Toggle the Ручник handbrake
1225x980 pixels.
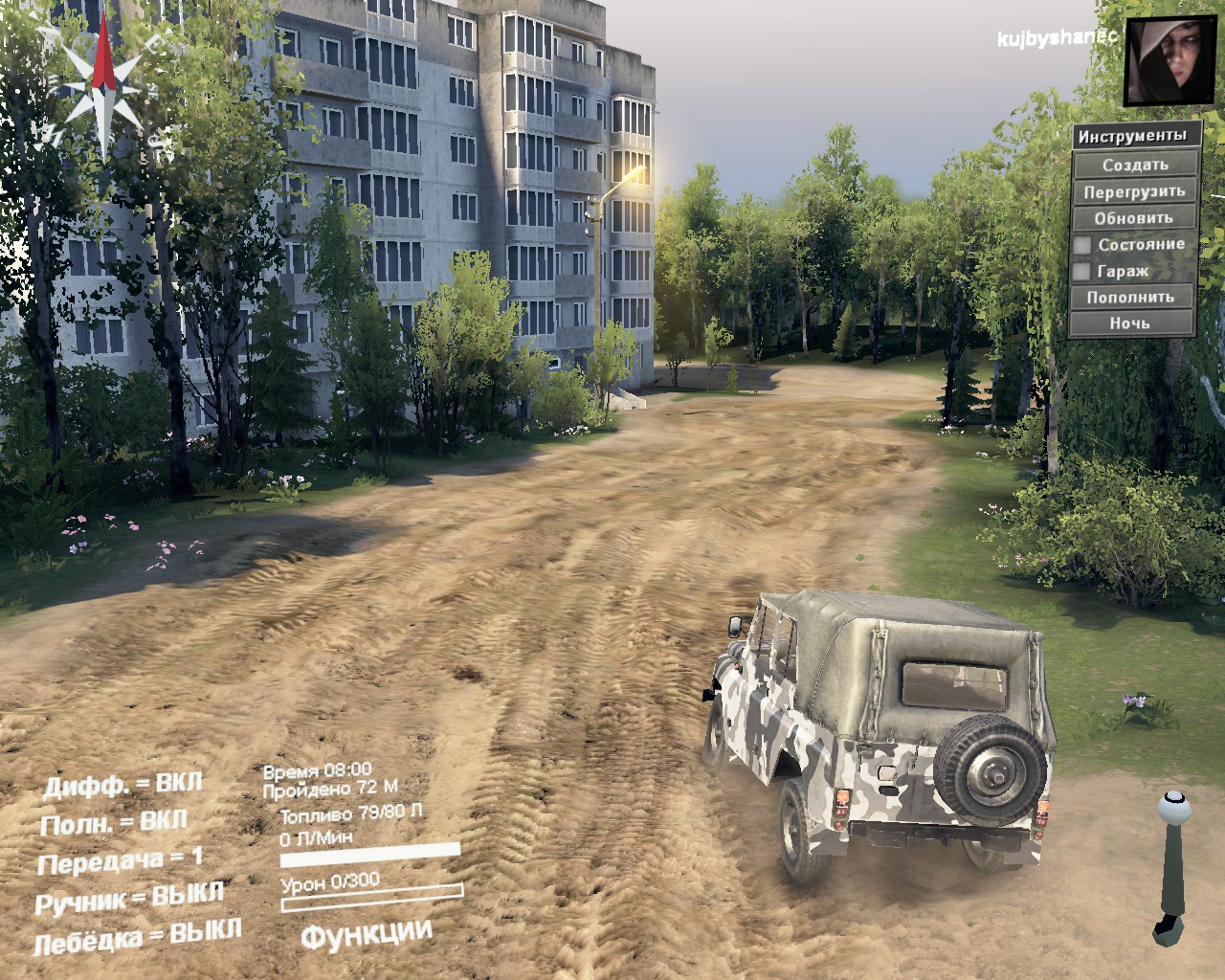point(129,899)
